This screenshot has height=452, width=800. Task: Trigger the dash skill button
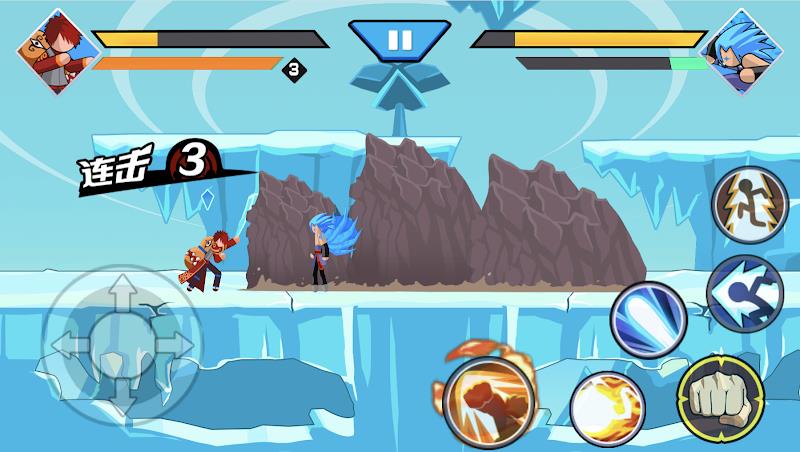[744, 293]
